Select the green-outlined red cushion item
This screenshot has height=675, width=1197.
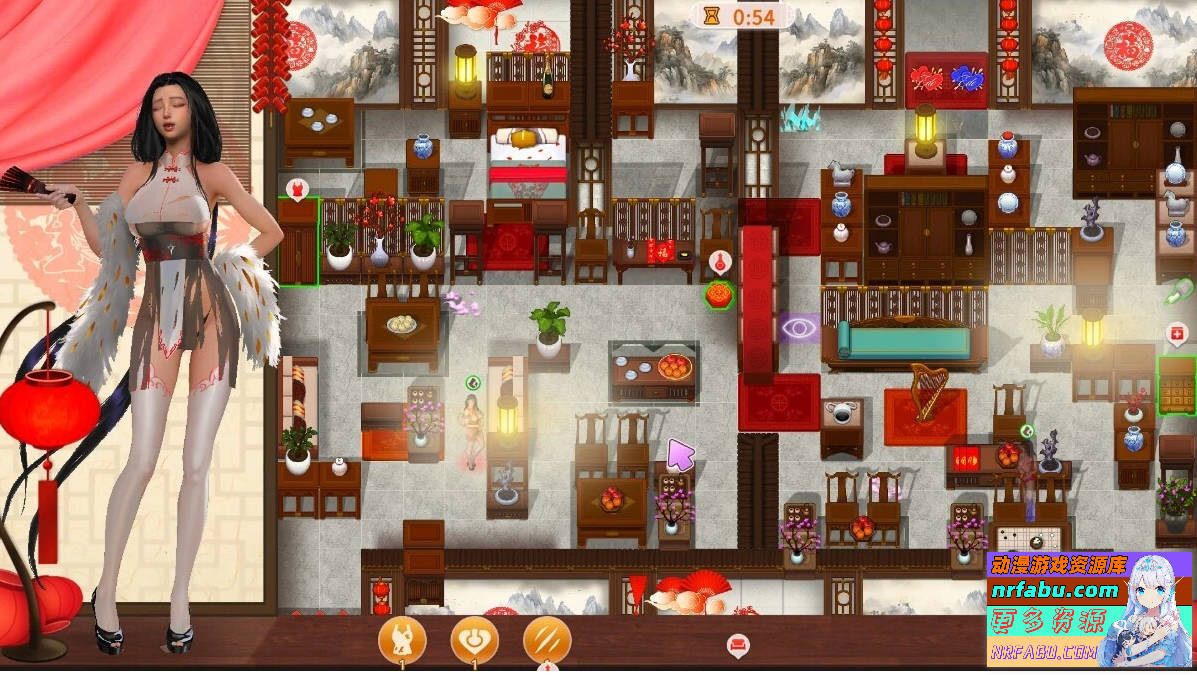coord(718,295)
